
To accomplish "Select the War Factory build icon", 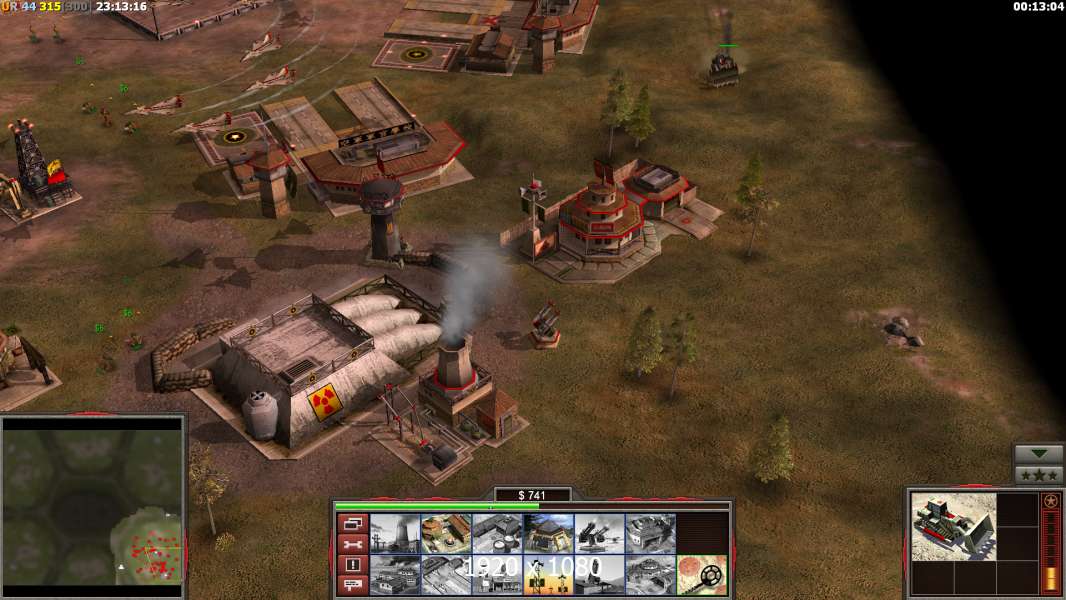I will click(x=651, y=533).
